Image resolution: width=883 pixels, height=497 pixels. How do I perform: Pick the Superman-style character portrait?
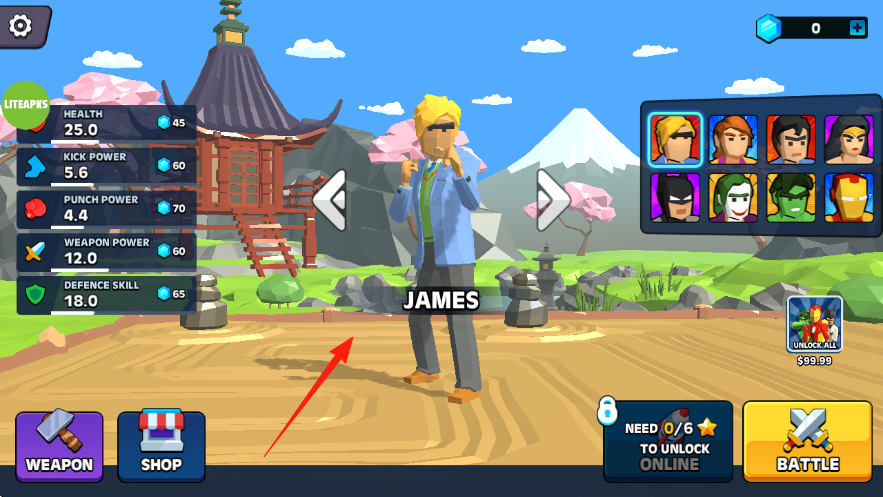coord(791,139)
